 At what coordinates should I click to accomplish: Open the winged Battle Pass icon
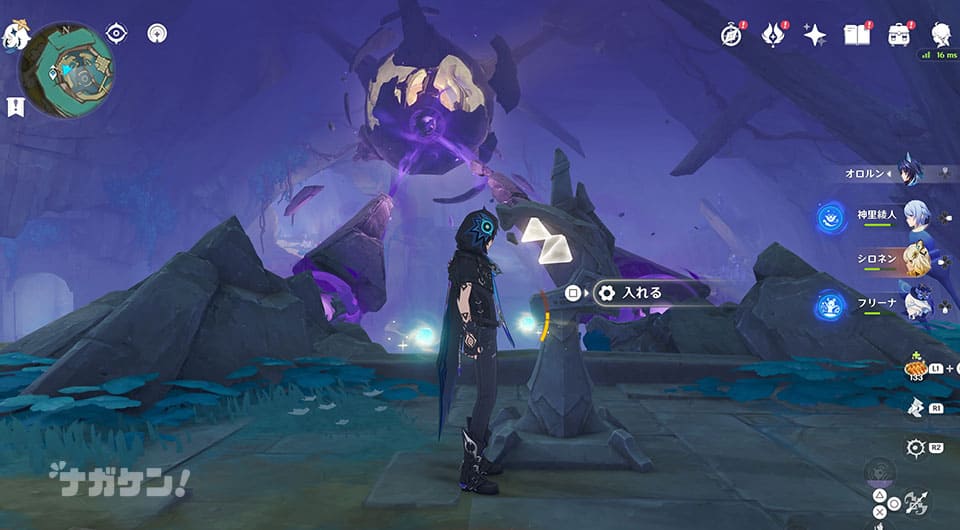[773, 35]
